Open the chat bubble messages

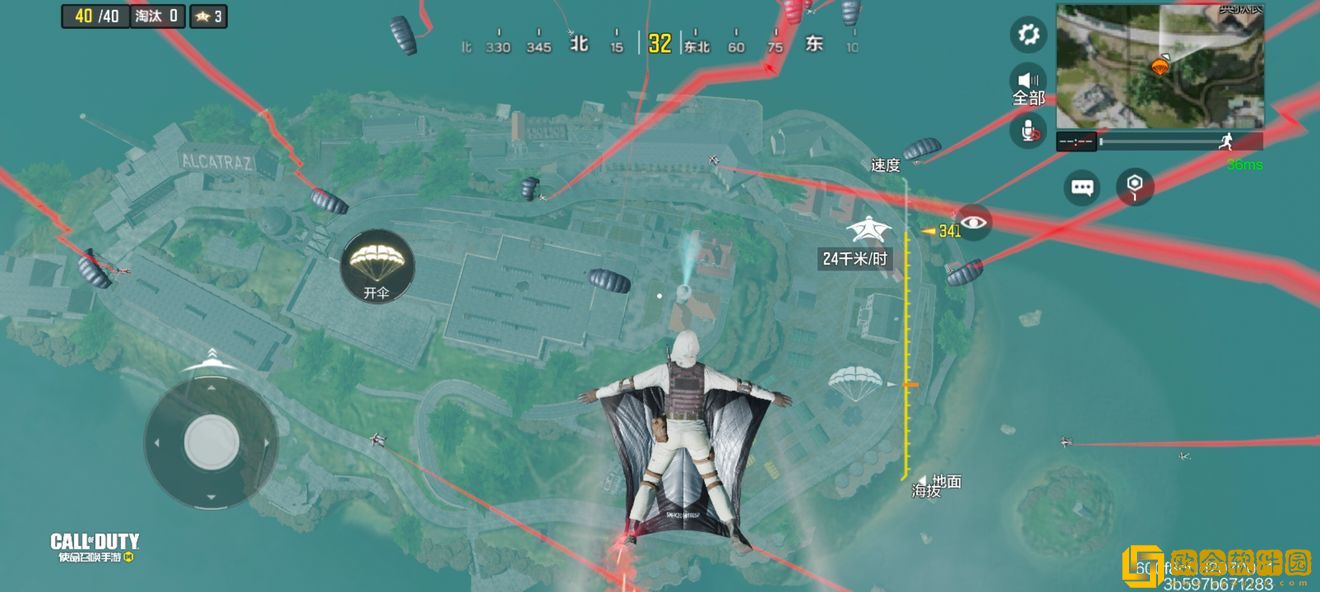point(1082,187)
